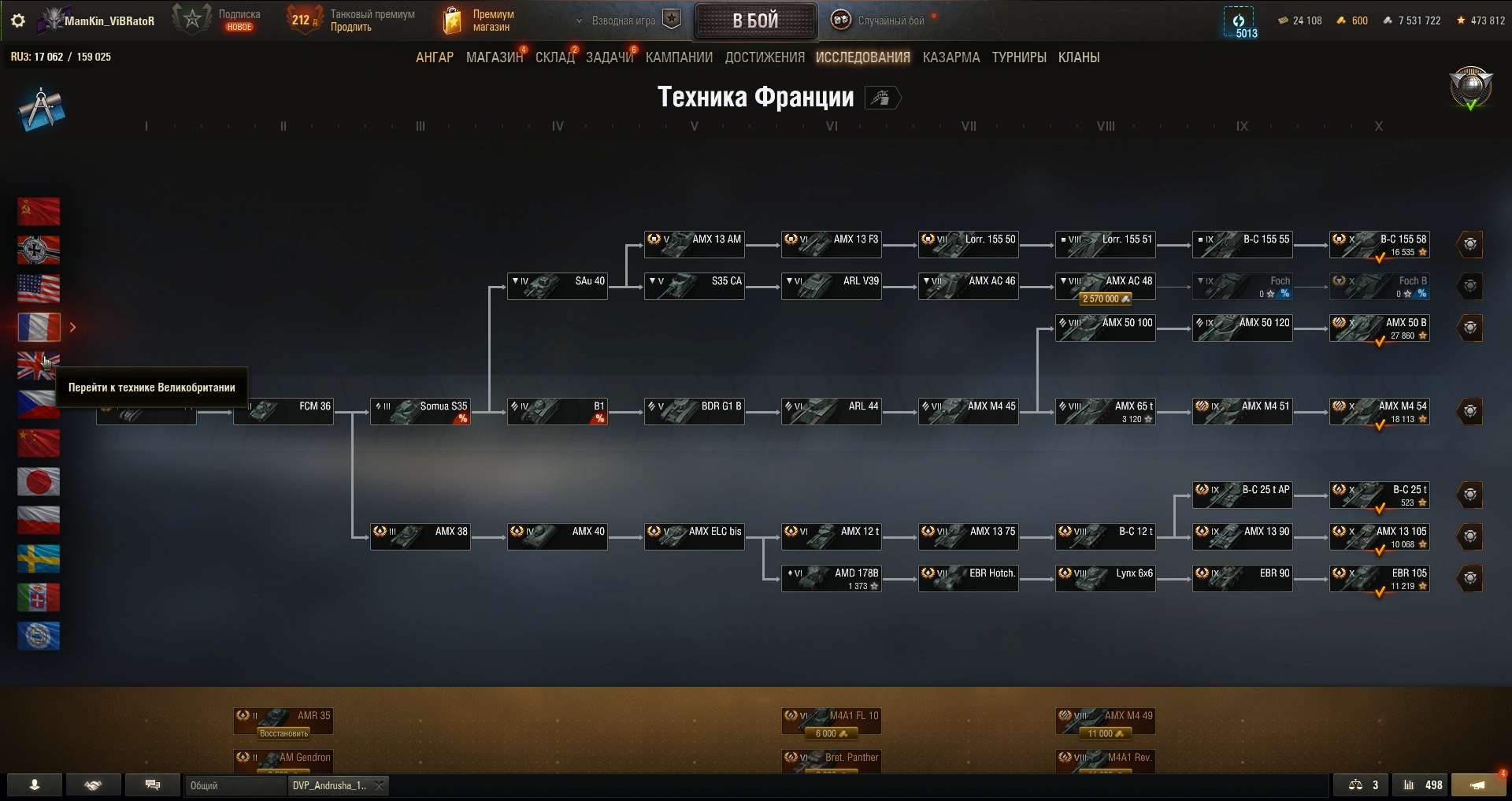Open your clan emblem in the top-right
The image size is (1512, 801).
[1469, 88]
